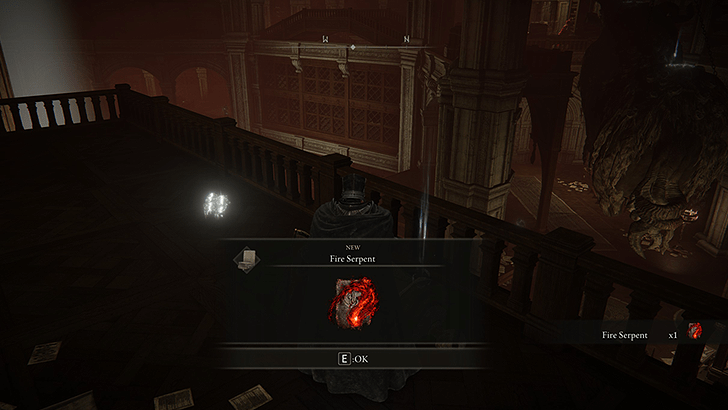Select the Fire Serpent icon in the pickup popup
The height and width of the screenshot is (410, 728).
(x=352, y=303)
